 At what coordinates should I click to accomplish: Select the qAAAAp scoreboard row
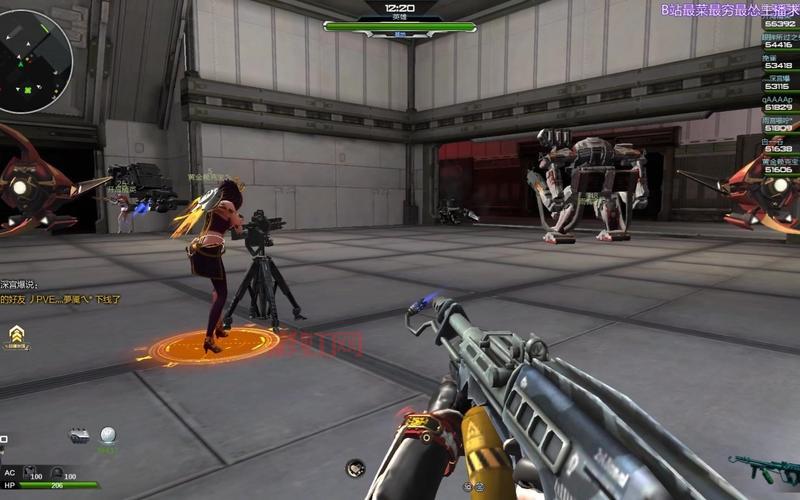(779, 103)
